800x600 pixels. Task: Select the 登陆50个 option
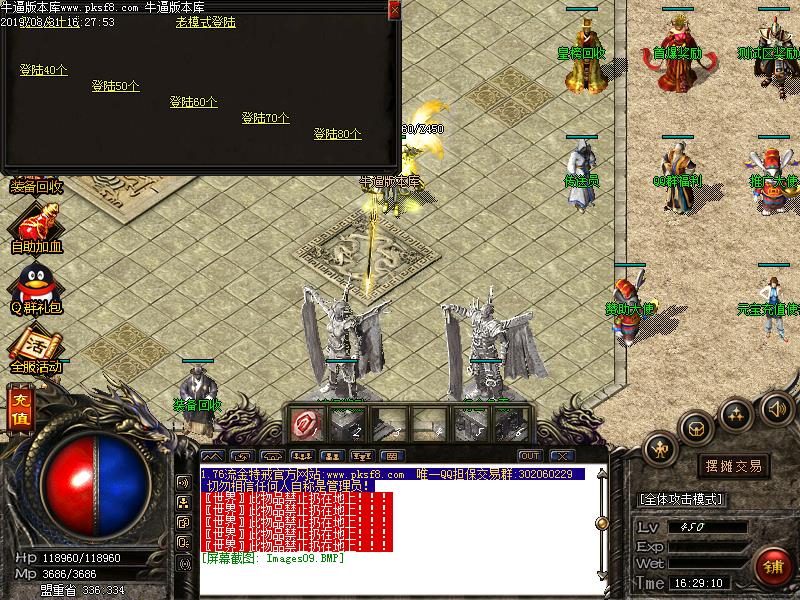115,86
